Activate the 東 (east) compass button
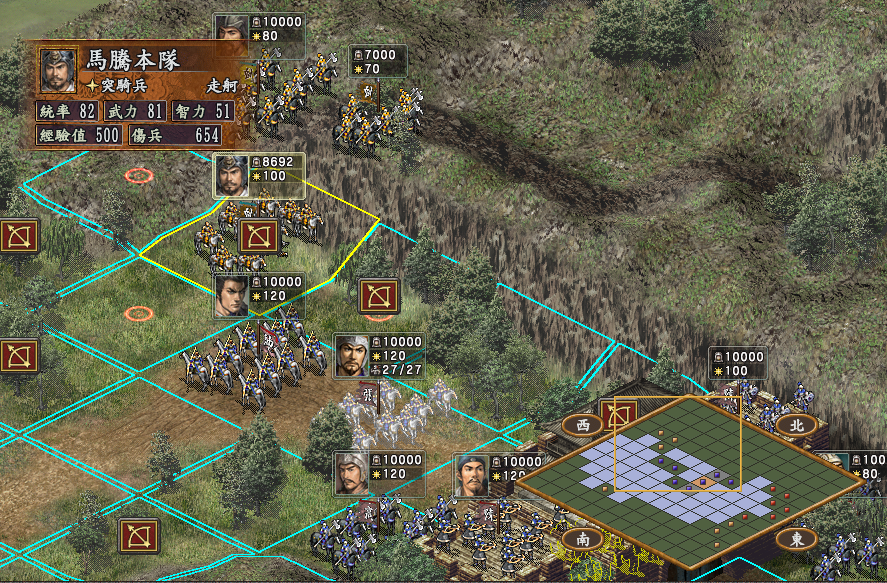The height and width of the screenshot is (583, 887). click(796, 539)
